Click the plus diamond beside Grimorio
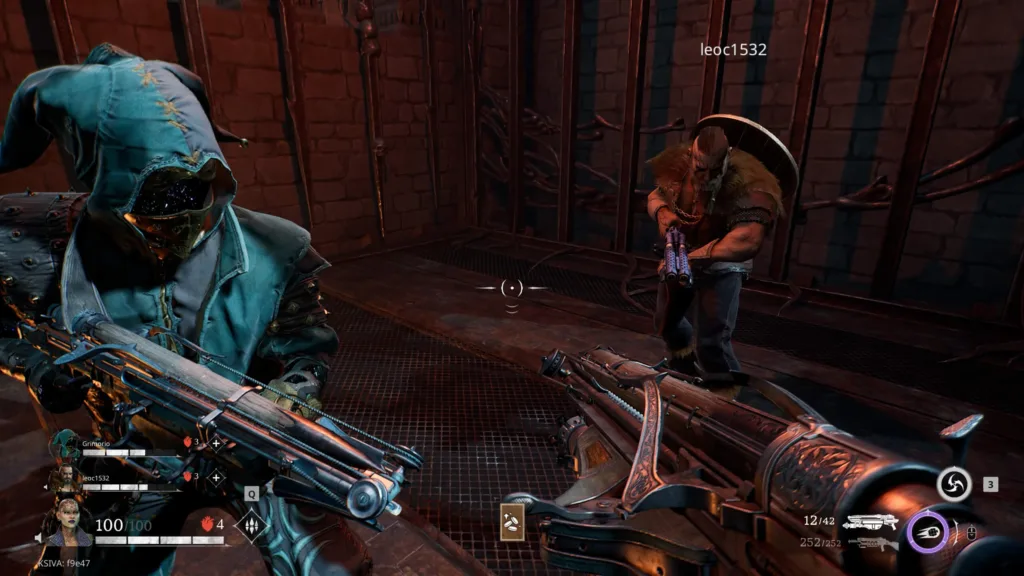The height and width of the screenshot is (576, 1024). pos(216,443)
